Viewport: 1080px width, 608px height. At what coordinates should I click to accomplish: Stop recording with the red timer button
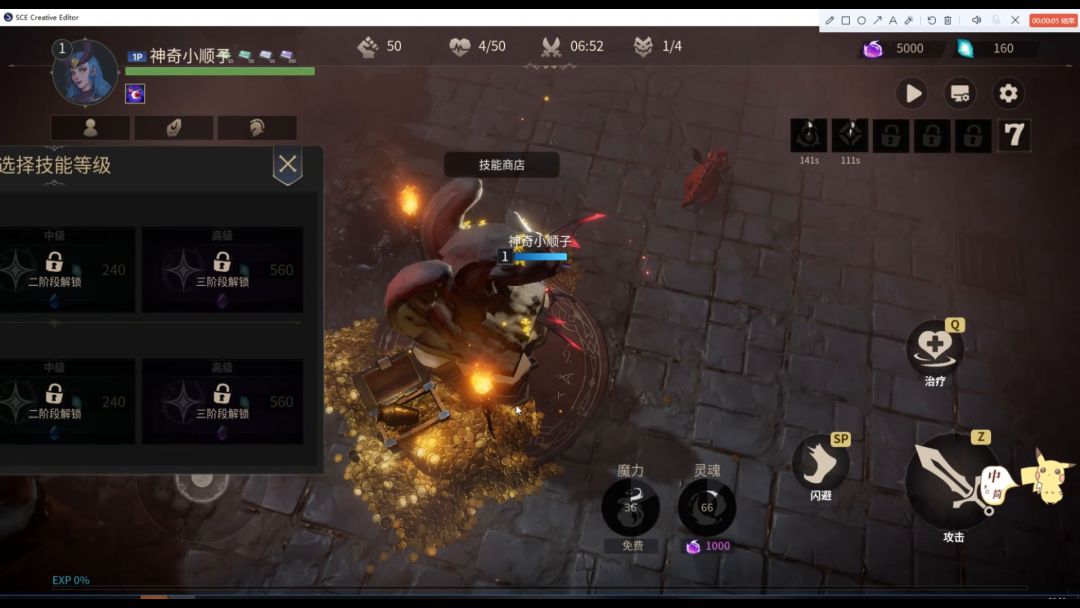(x=1053, y=20)
